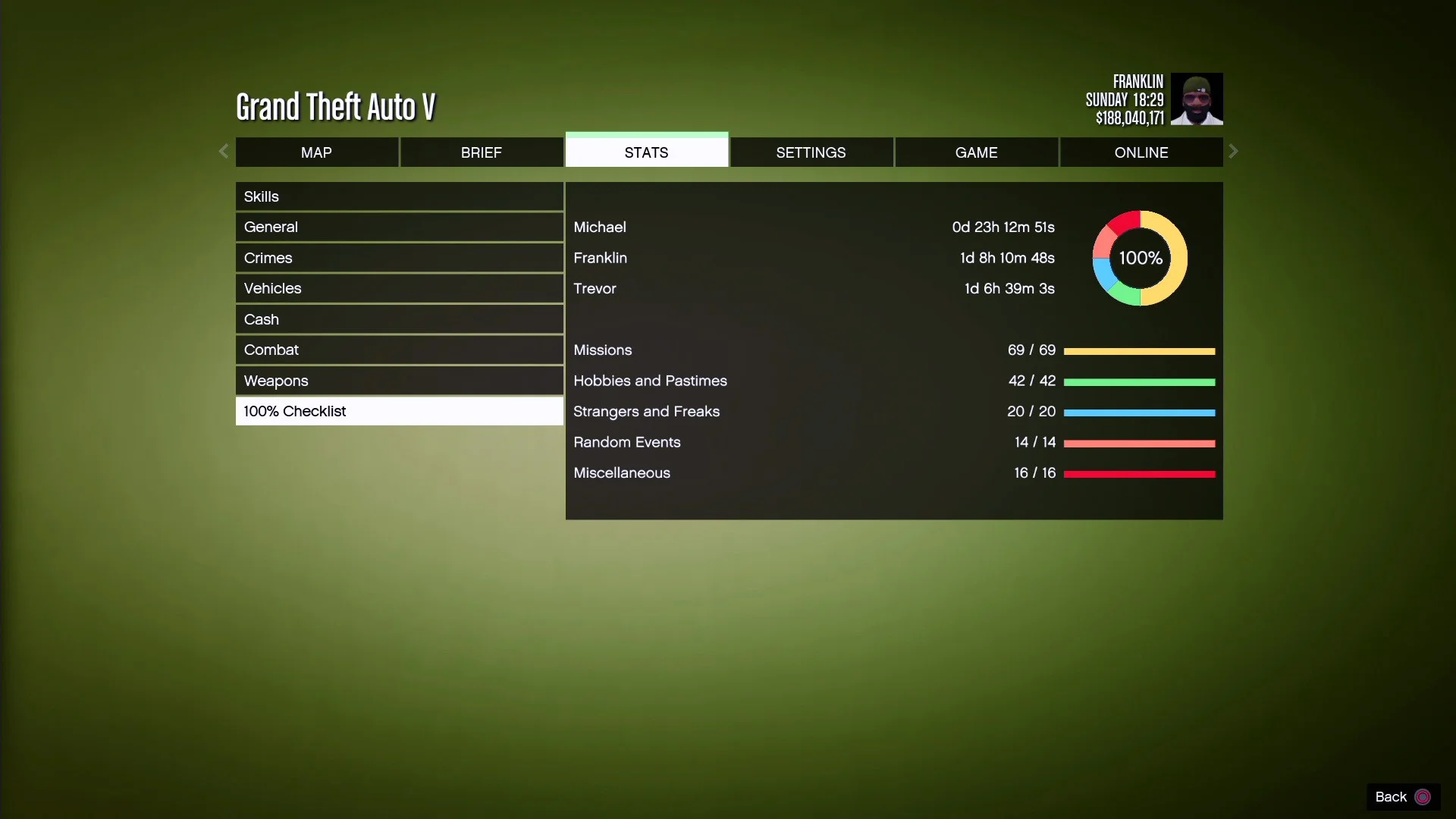Click the right navigation arrow
This screenshot has height=819, width=1456.
[1233, 151]
